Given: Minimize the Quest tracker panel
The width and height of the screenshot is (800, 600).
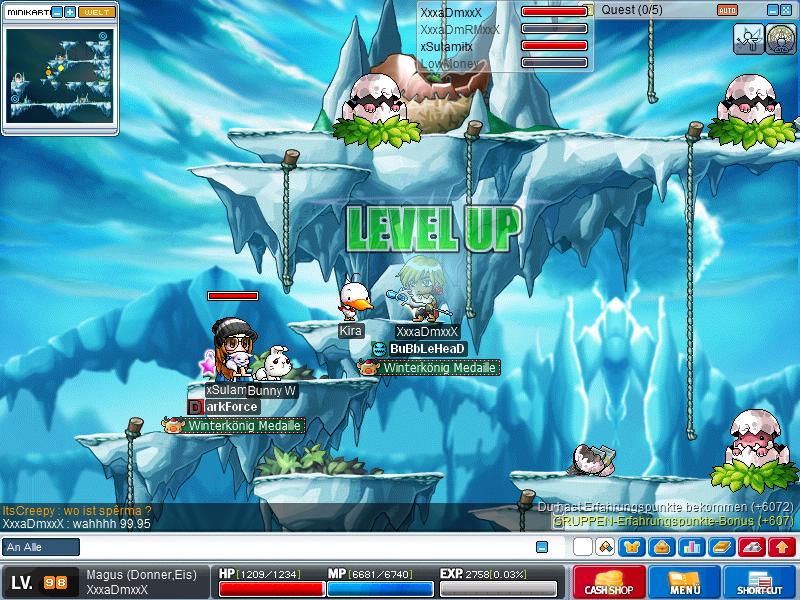Looking at the screenshot, I should click(x=772, y=10).
